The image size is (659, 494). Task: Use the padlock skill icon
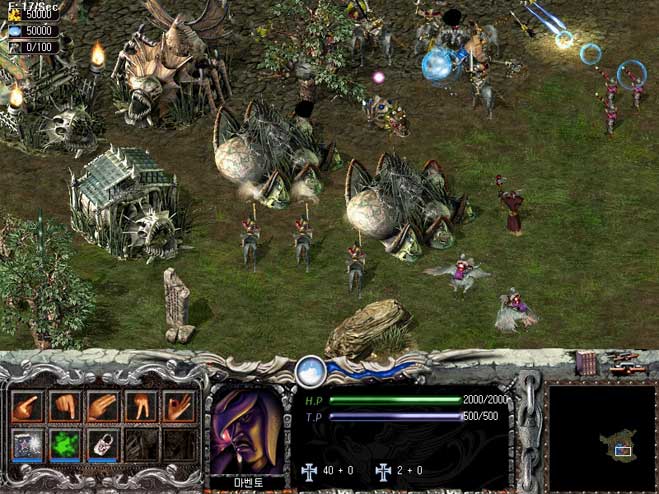102,444
